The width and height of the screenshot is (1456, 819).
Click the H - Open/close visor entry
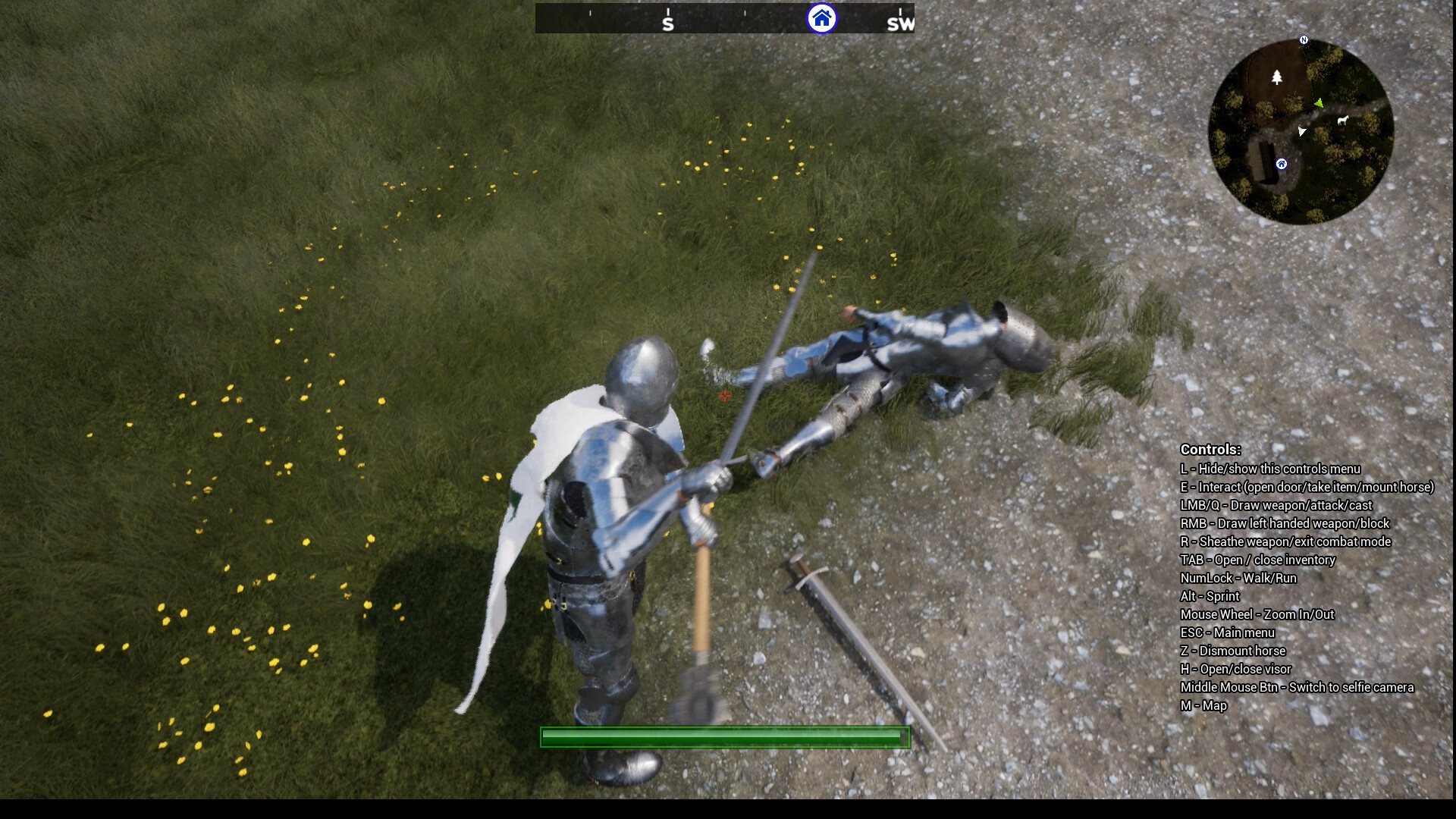coord(1236,670)
